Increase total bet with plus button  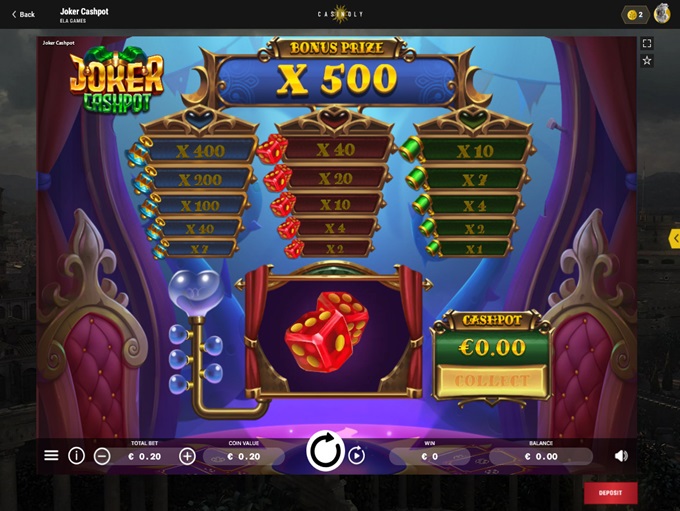tap(187, 456)
